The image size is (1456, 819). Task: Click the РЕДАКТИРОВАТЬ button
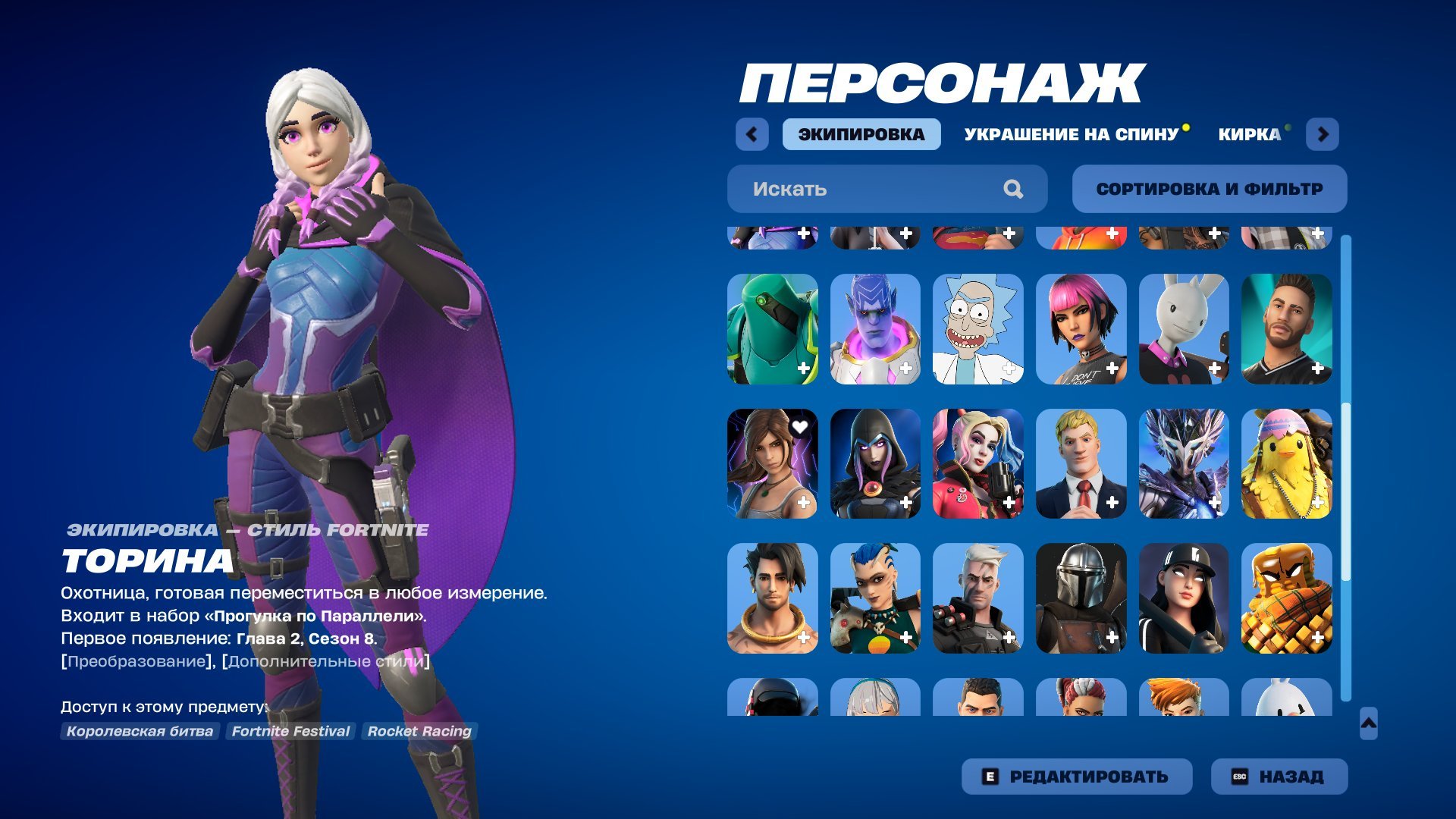click(1077, 776)
